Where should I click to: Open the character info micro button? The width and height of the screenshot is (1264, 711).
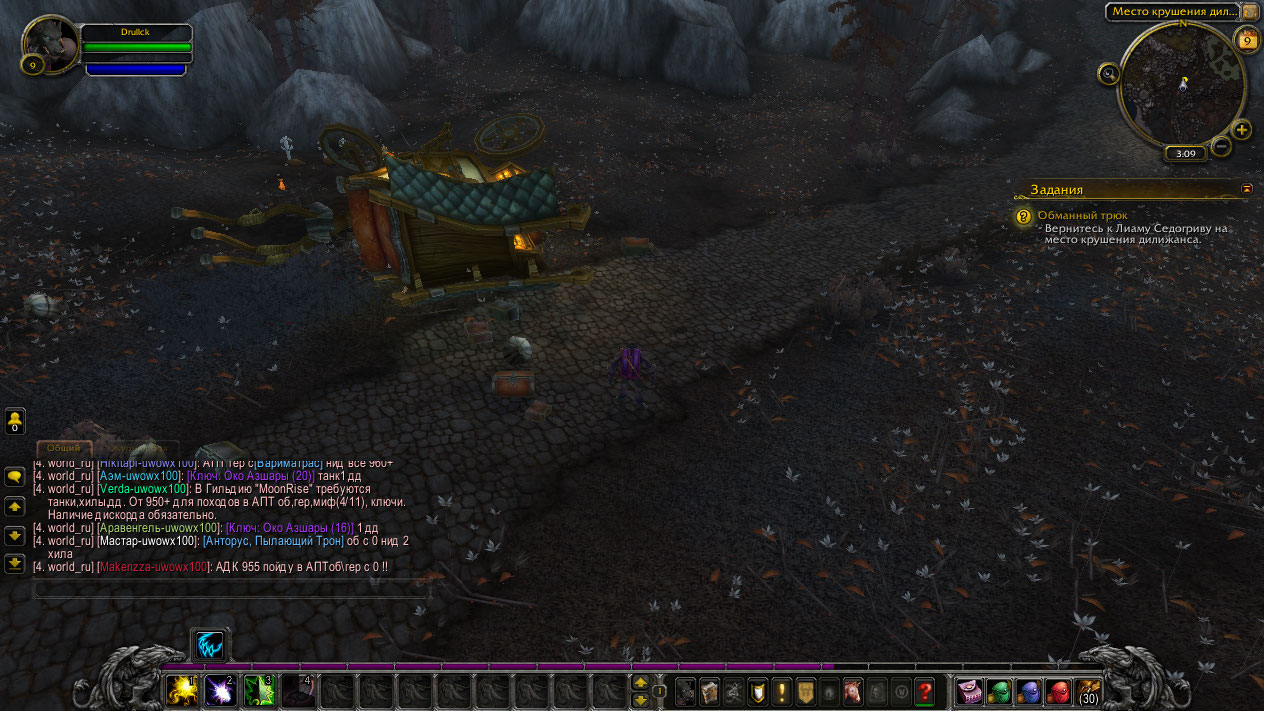tap(685, 691)
